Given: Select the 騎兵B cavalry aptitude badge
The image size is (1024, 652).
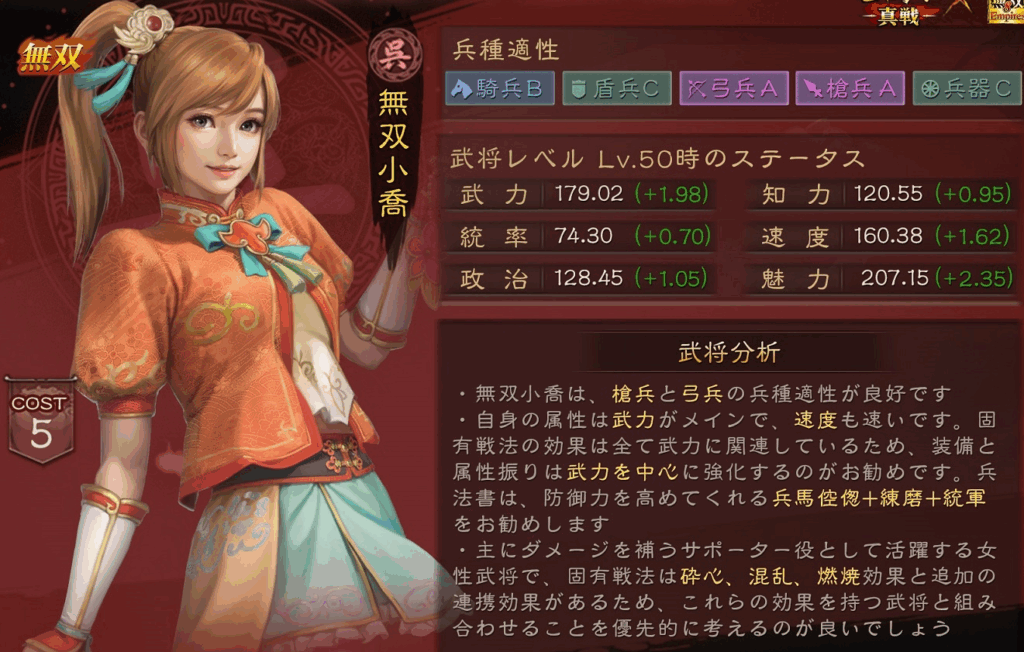Looking at the screenshot, I should coord(500,89).
